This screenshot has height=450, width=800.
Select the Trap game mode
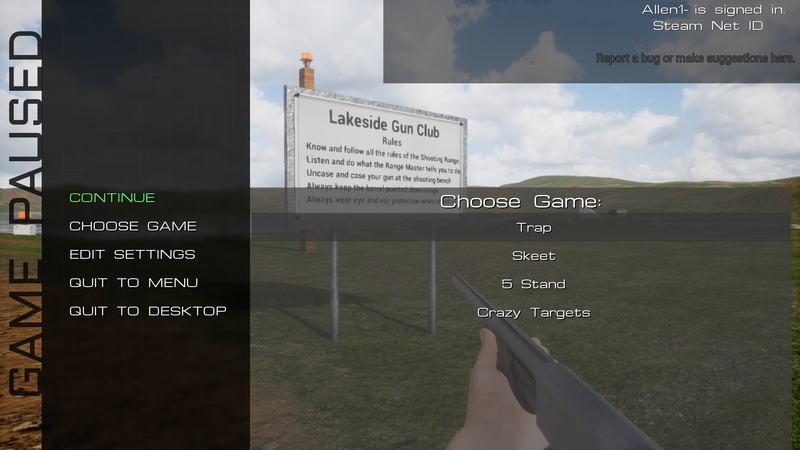click(x=533, y=228)
